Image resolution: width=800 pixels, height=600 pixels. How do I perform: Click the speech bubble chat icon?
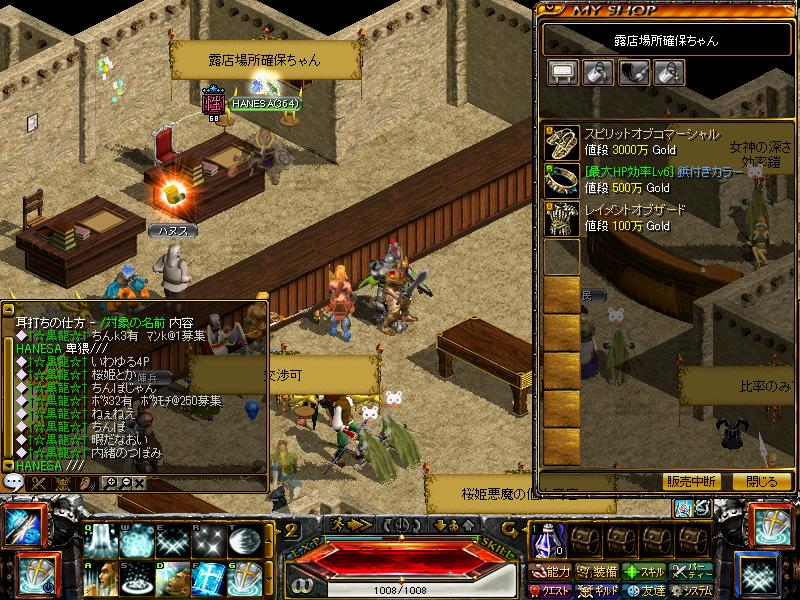coord(13,481)
